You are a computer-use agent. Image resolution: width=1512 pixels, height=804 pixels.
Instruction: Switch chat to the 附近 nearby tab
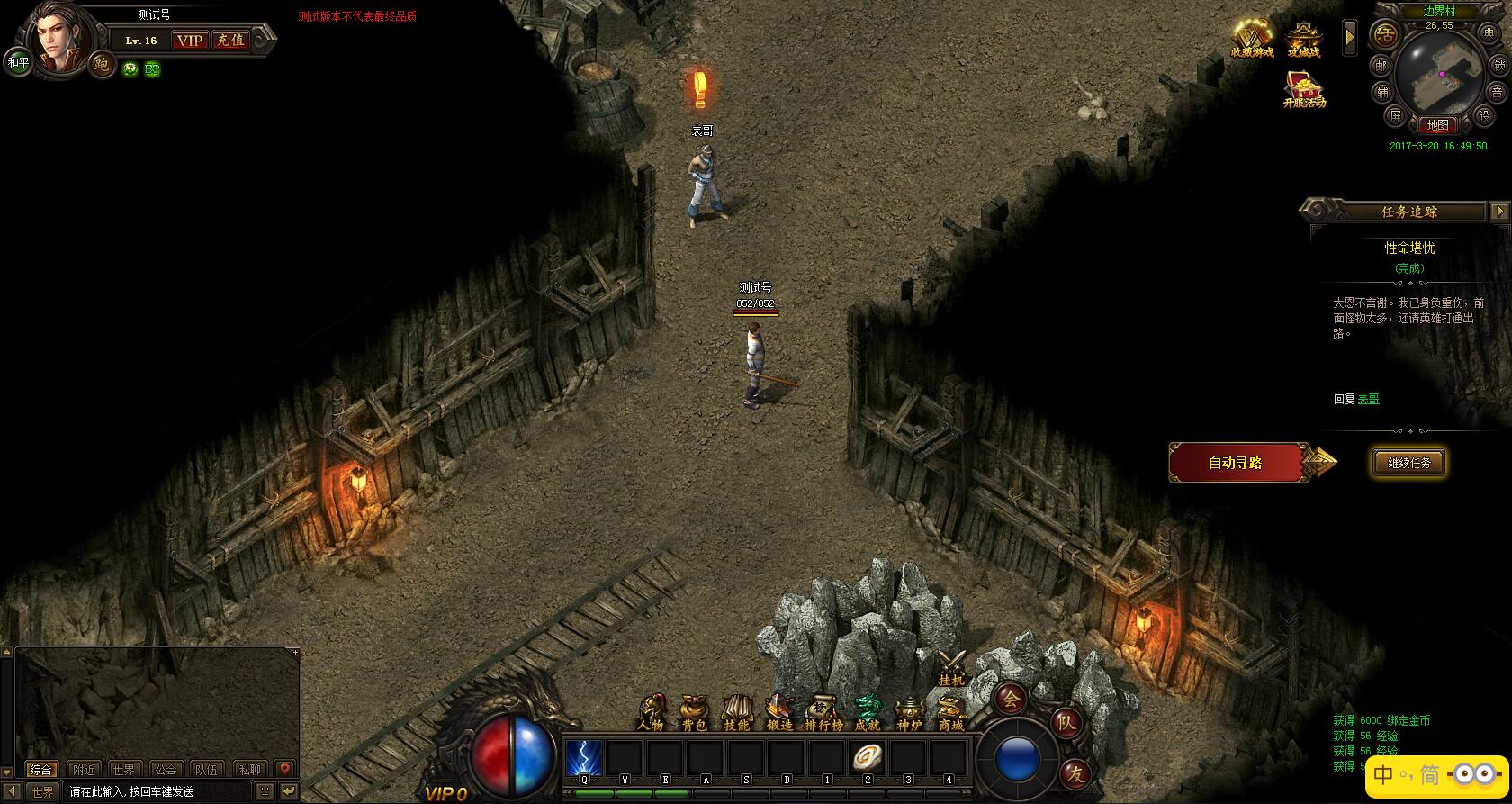85,770
